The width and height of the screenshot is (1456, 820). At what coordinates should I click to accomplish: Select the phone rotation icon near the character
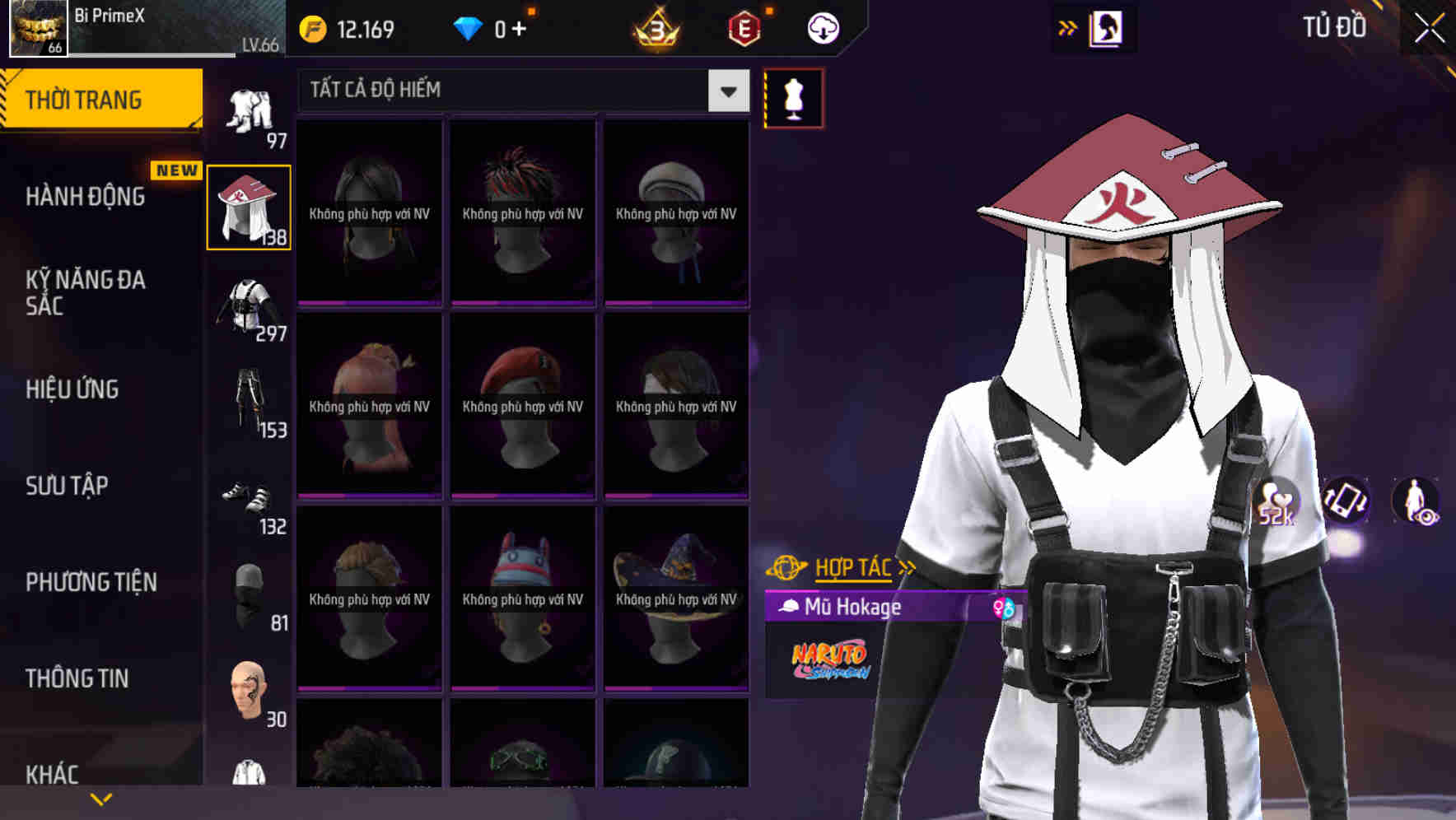pyautogui.click(x=1344, y=501)
